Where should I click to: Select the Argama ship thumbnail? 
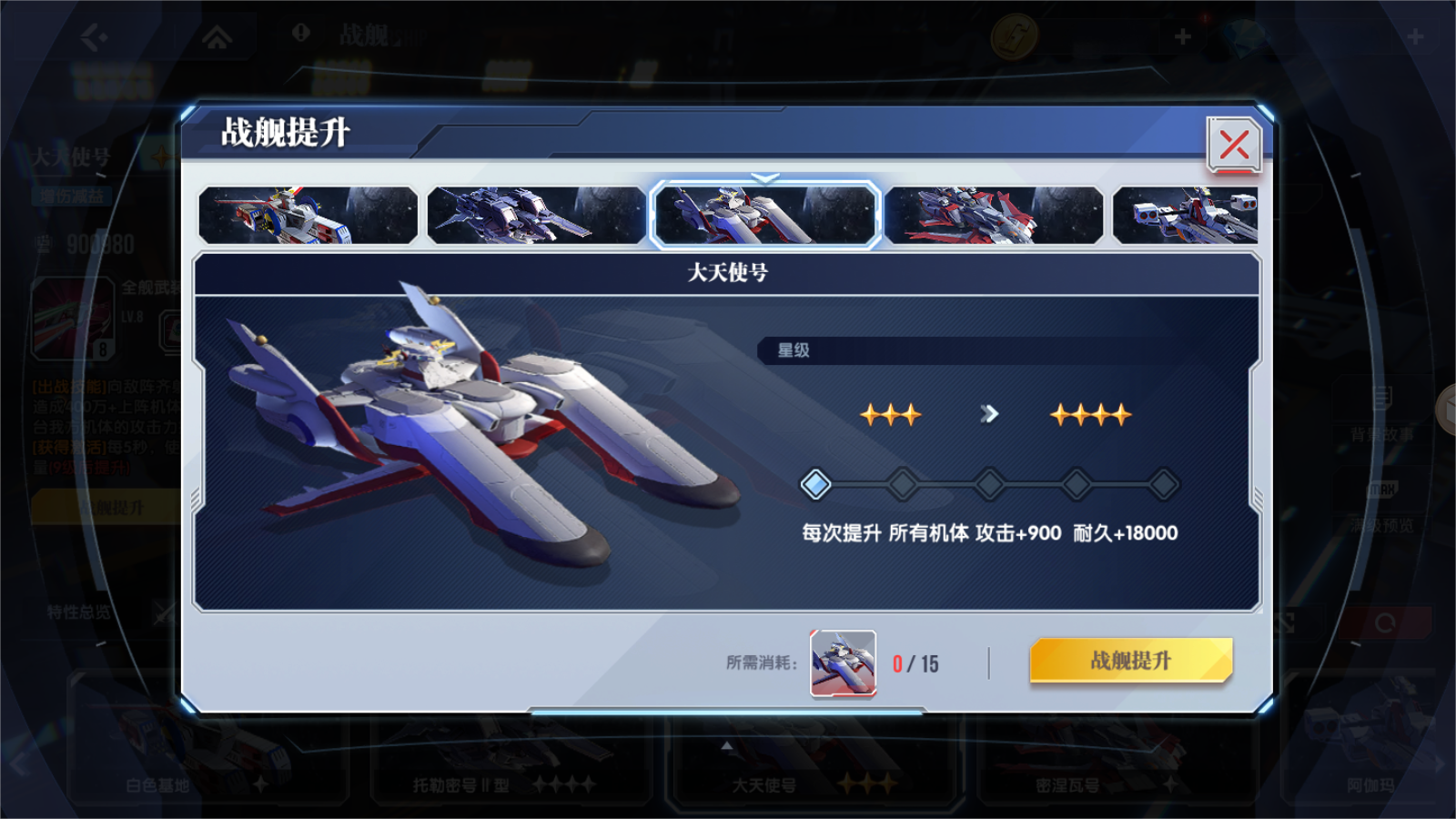[1185, 215]
